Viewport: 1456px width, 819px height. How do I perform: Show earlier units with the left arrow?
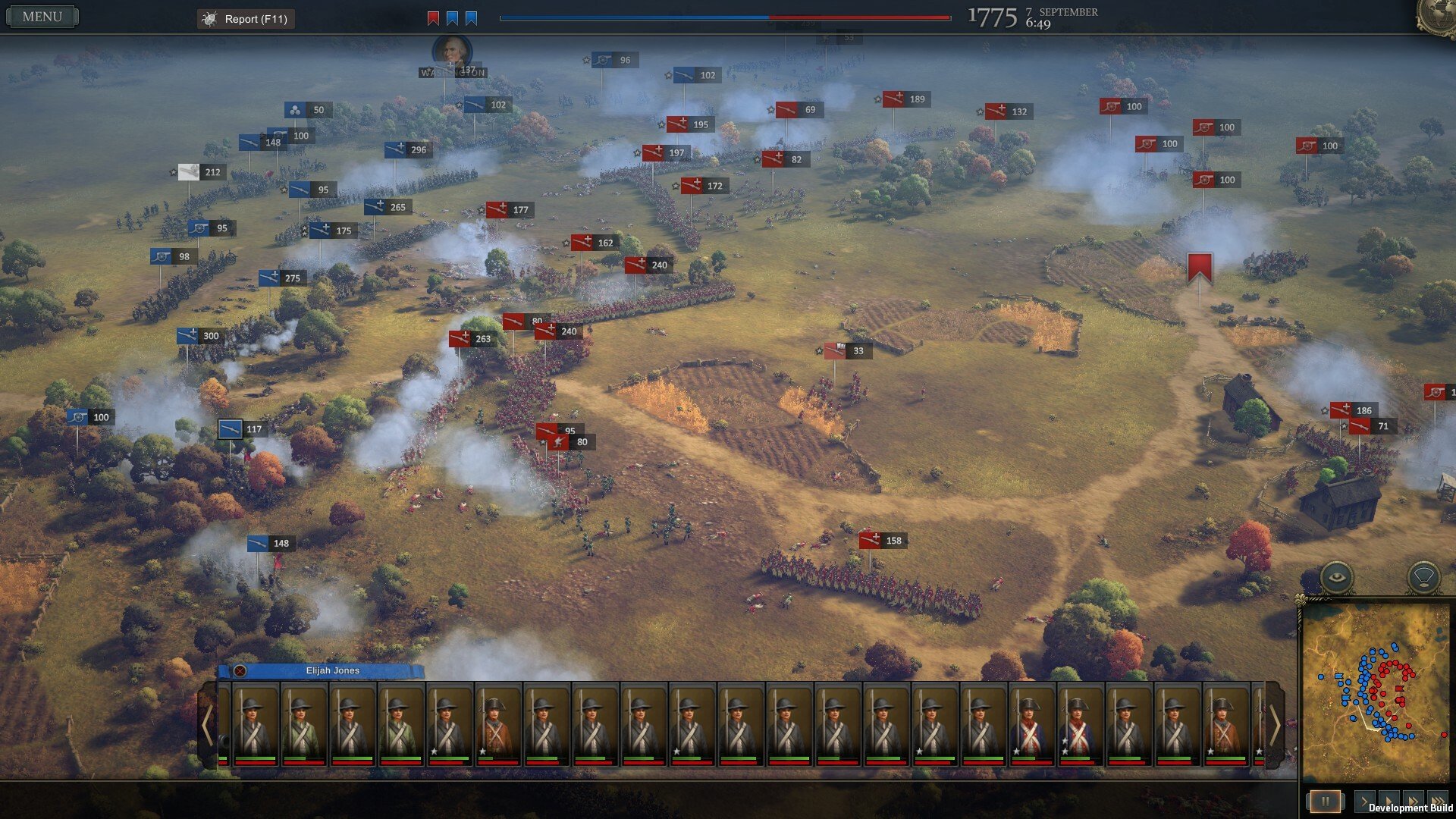click(207, 725)
